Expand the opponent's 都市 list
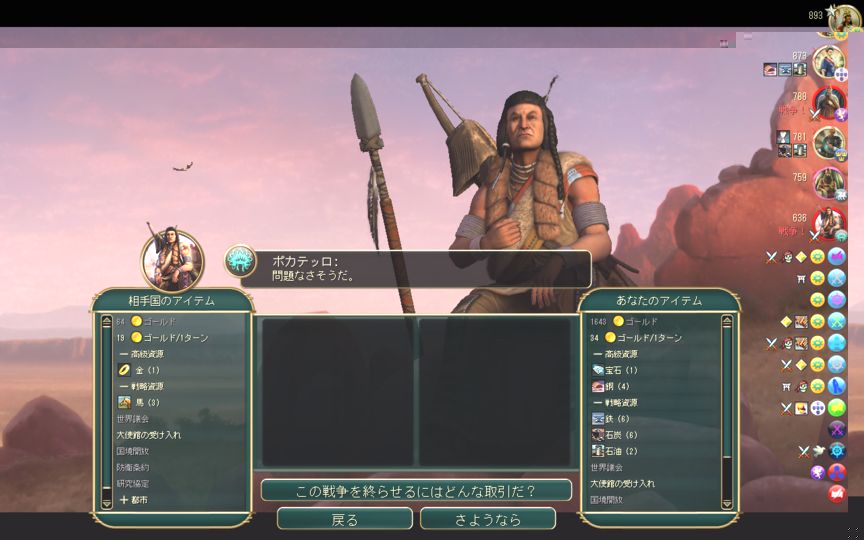Viewport: 864px width, 540px height. pyautogui.click(x=135, y=499)
